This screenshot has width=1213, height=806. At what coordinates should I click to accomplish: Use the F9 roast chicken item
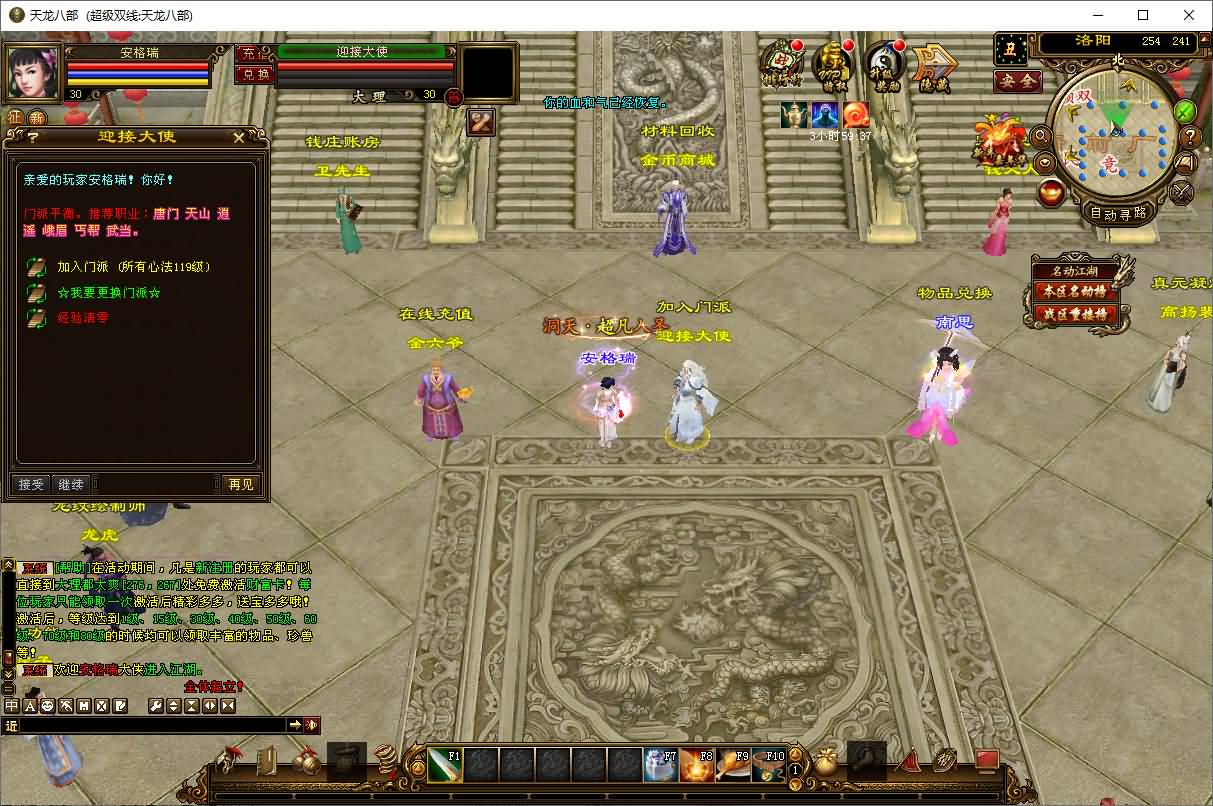pos(732,765)
